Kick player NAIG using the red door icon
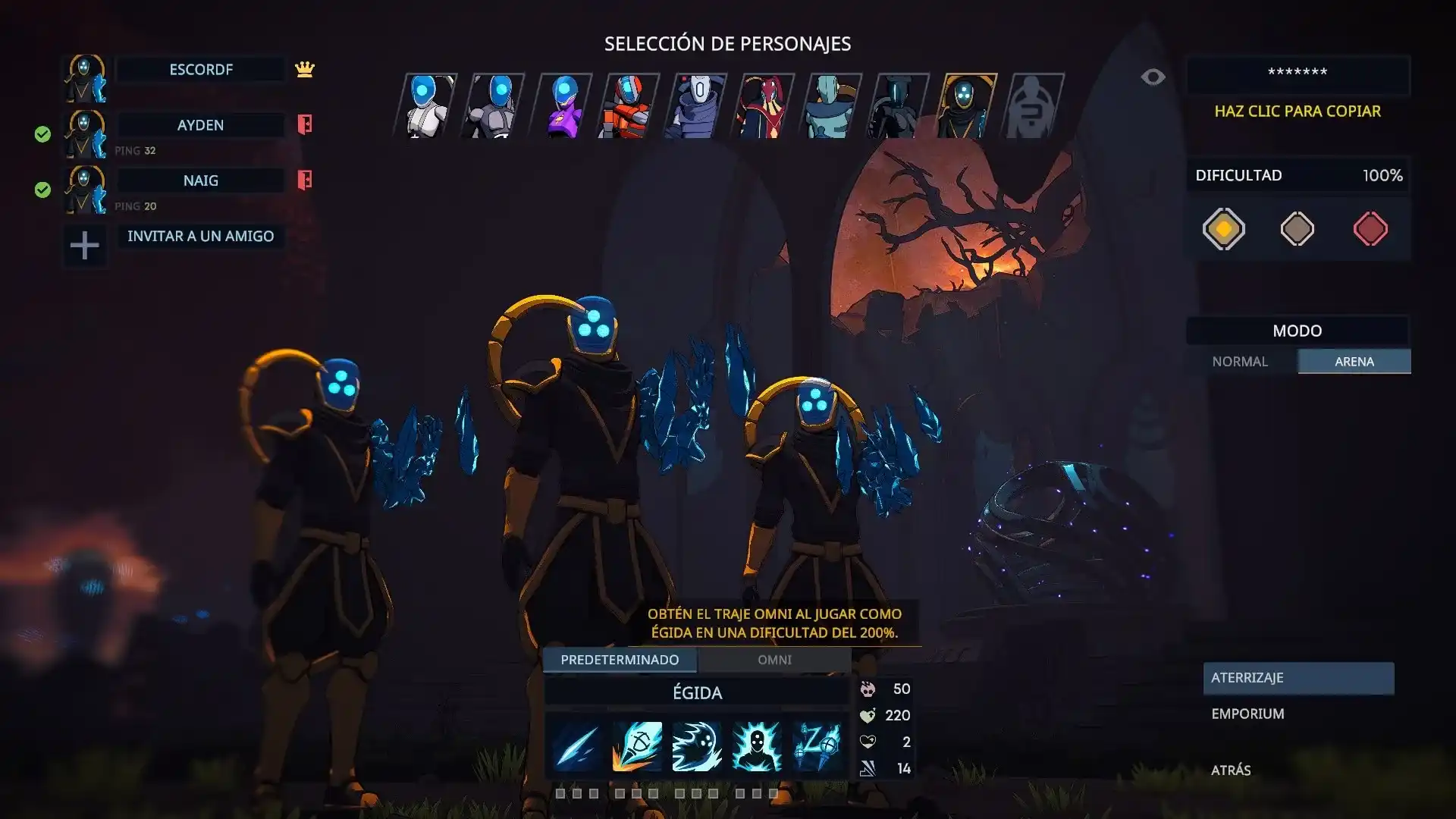Screen dimensions: 1456x819 click(x=305, y=180)
